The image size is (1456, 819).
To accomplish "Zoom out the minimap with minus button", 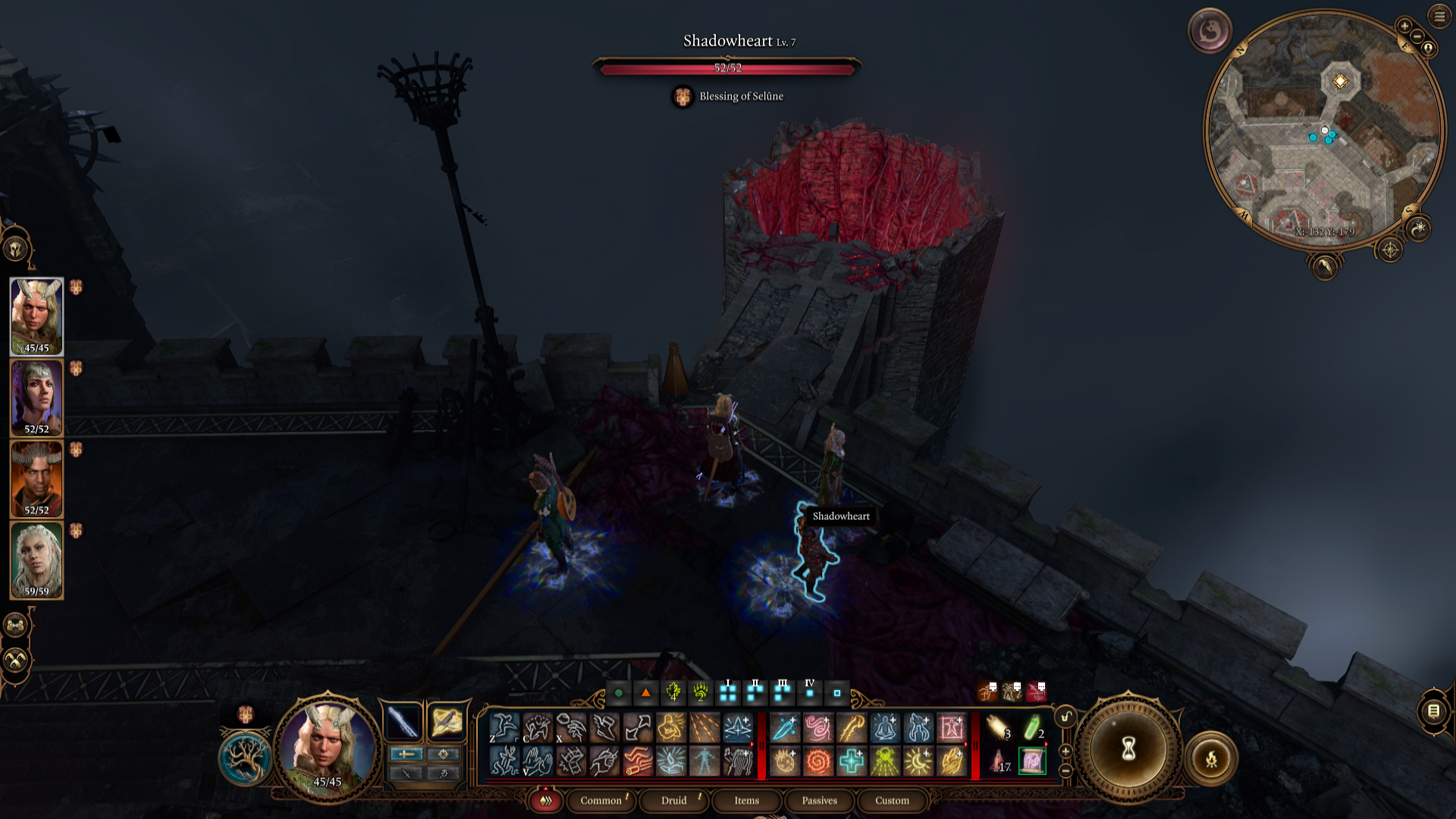I will click(x=1417, y=36).
